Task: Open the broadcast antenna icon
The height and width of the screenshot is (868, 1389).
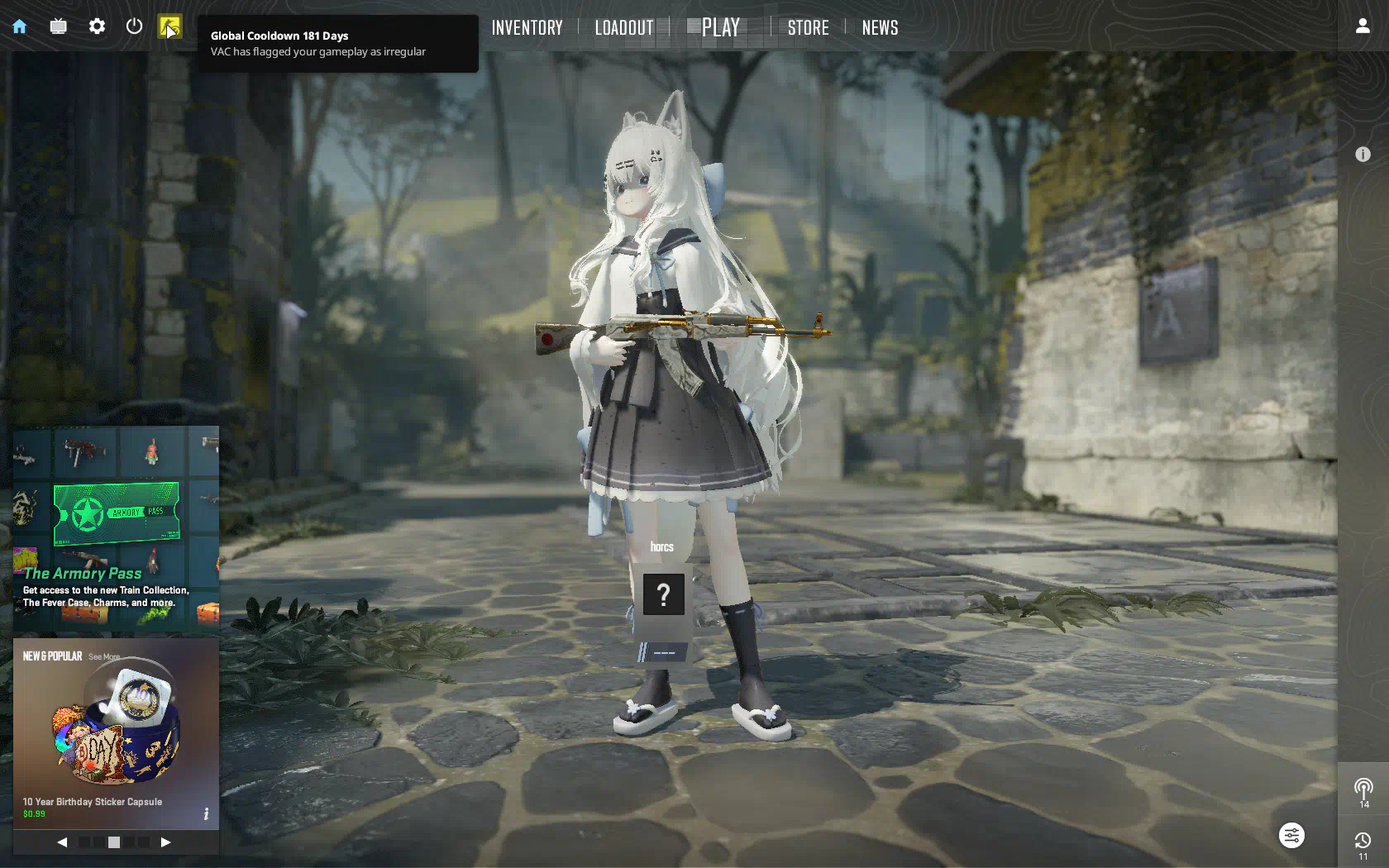Action: pos(1363,789)
